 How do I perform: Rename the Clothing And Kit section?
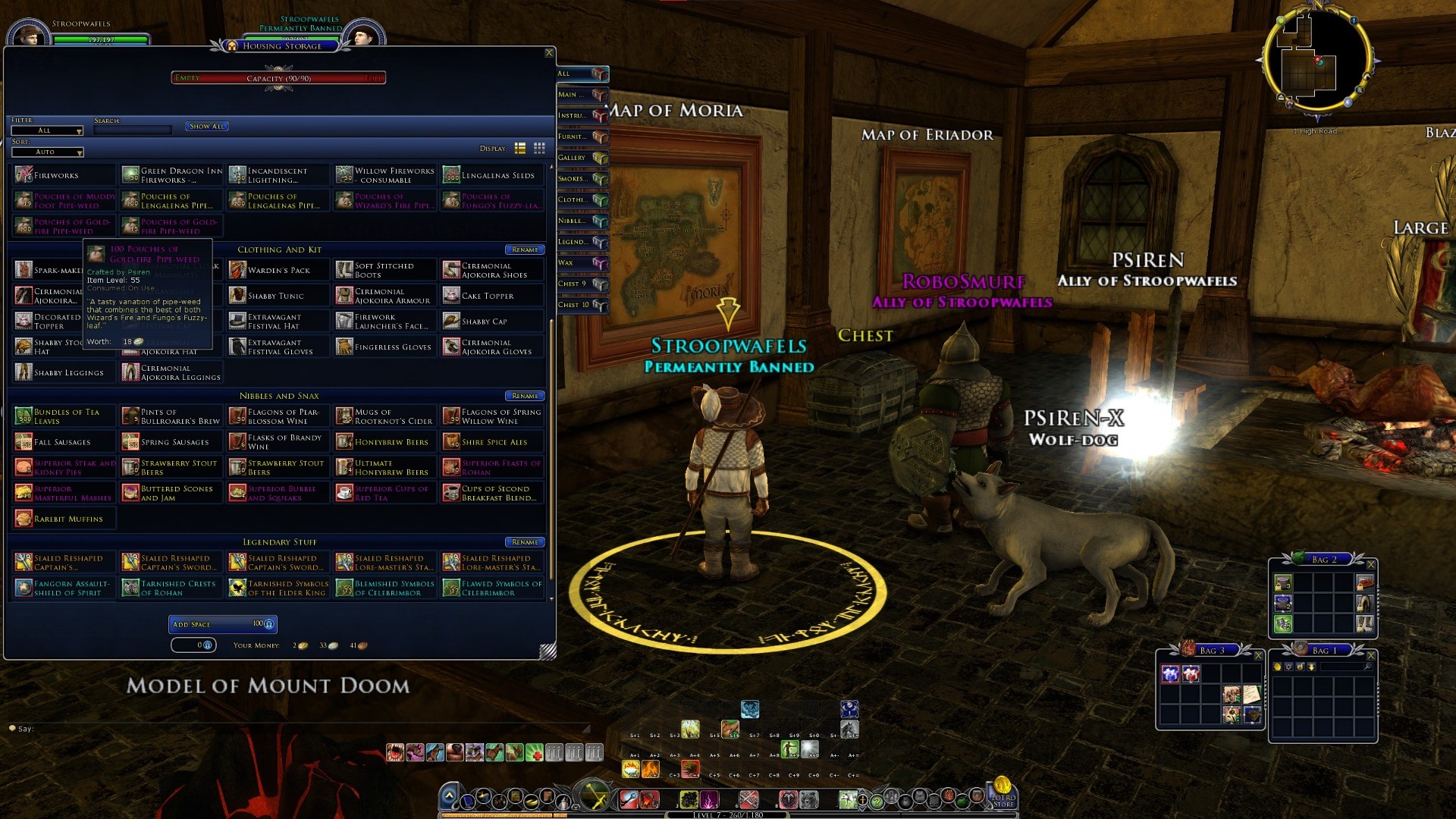(525, 250)
